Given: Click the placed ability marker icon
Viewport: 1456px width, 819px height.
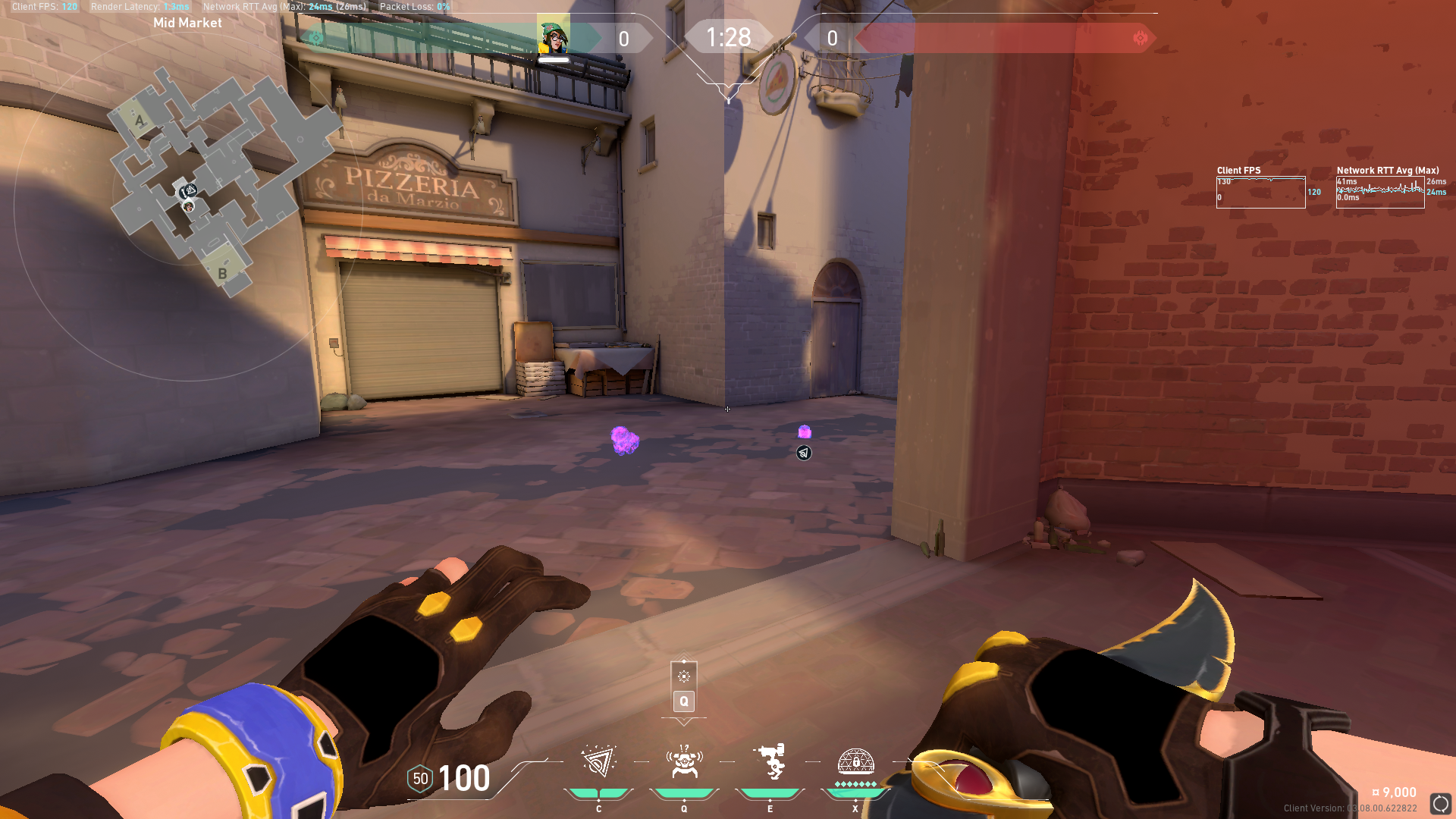Looking at the screenshot, I should point(804,453).
